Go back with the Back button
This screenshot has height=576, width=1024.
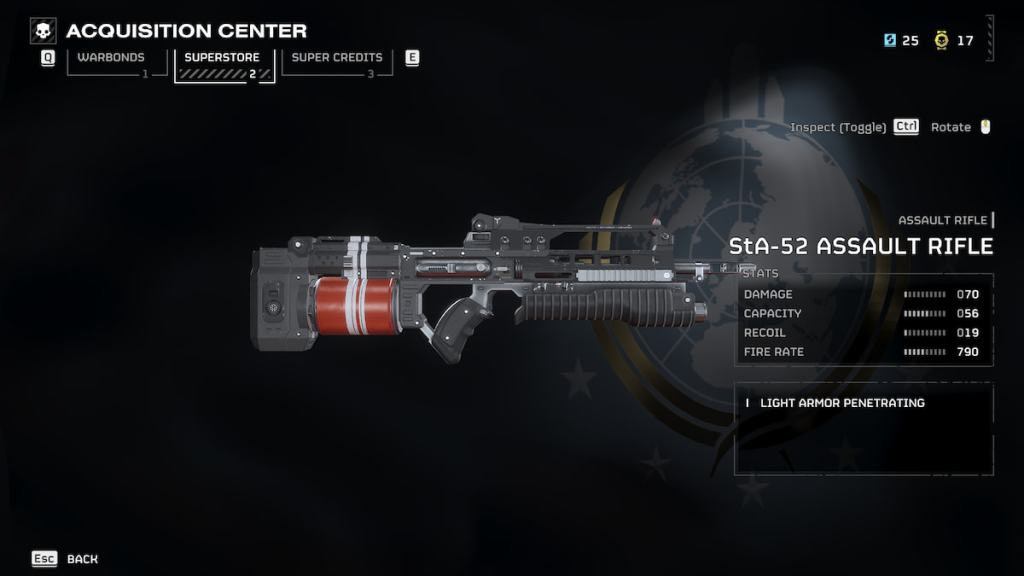(82, 559)
